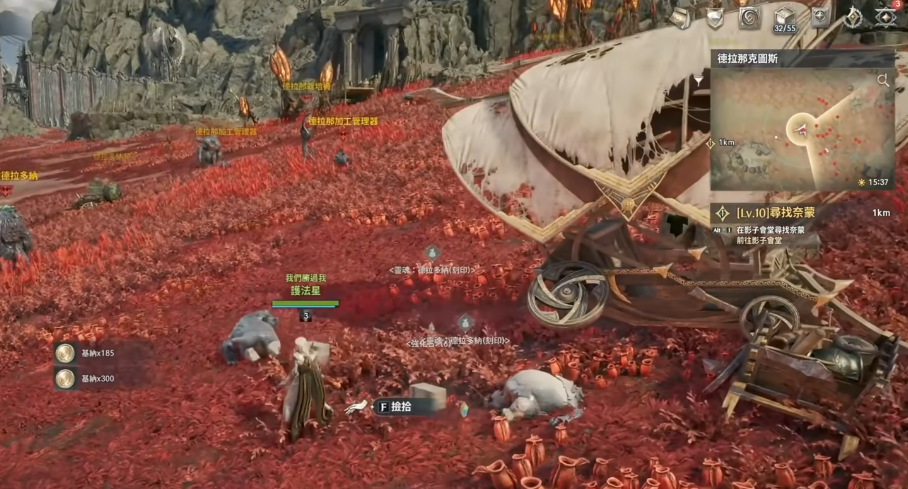
Task: Click the shield icon in top bar
Action: click(x=714, y=18)
